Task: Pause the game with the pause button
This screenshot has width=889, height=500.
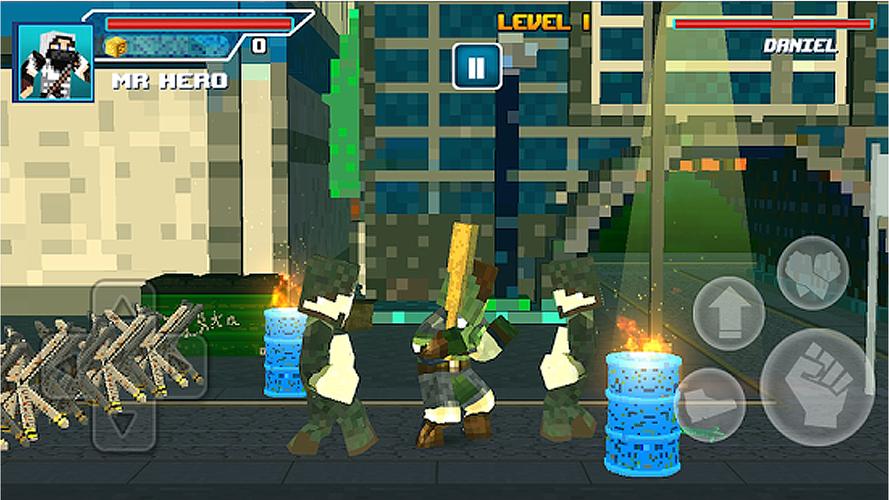Action: coord(476,67)
